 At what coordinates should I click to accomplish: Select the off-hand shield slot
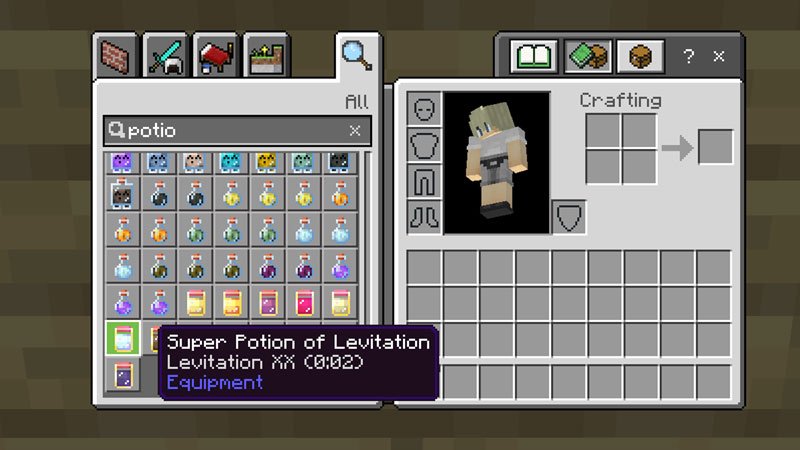pos(569,217)
